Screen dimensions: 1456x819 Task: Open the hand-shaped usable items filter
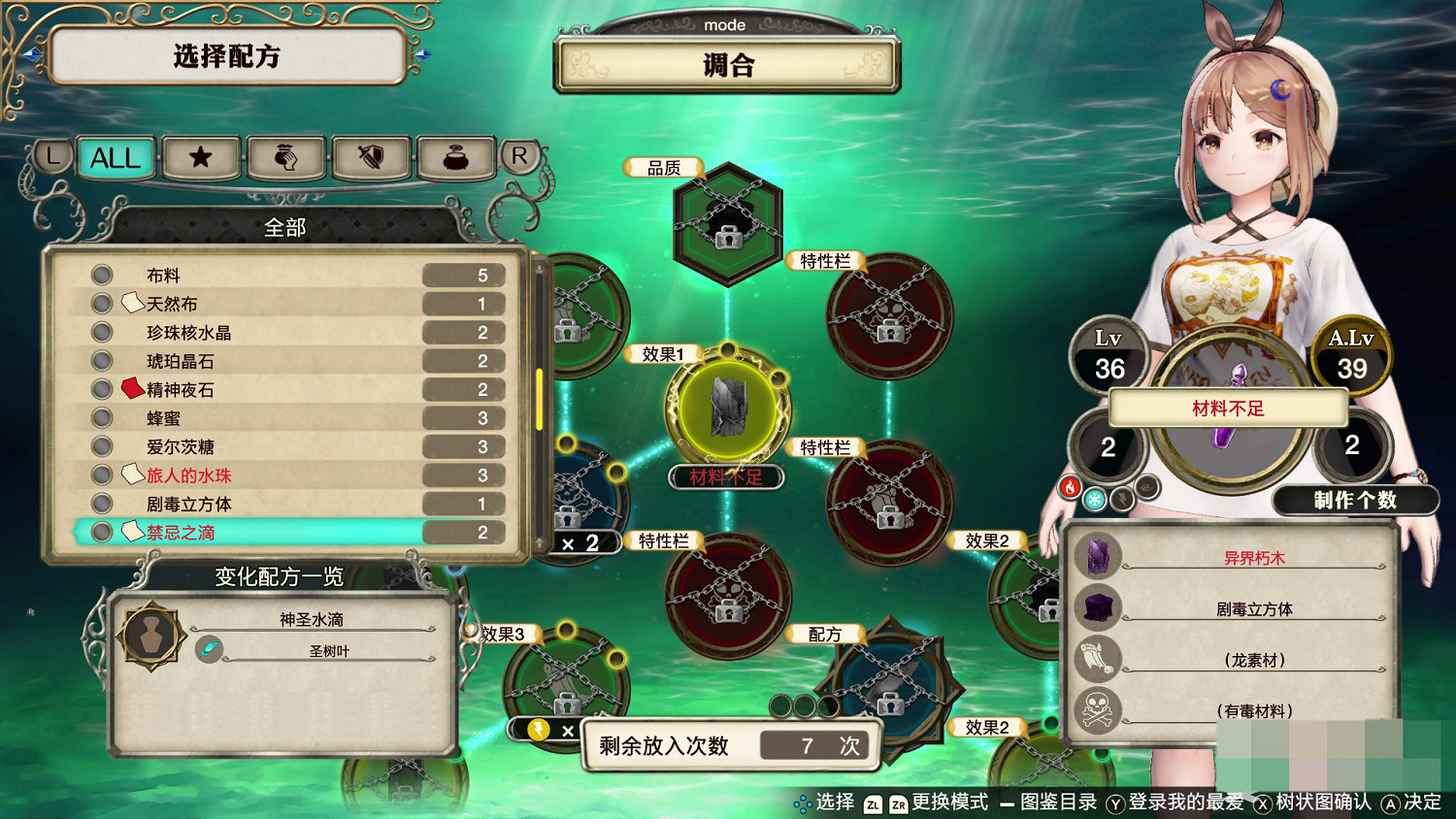click(286, 158)
